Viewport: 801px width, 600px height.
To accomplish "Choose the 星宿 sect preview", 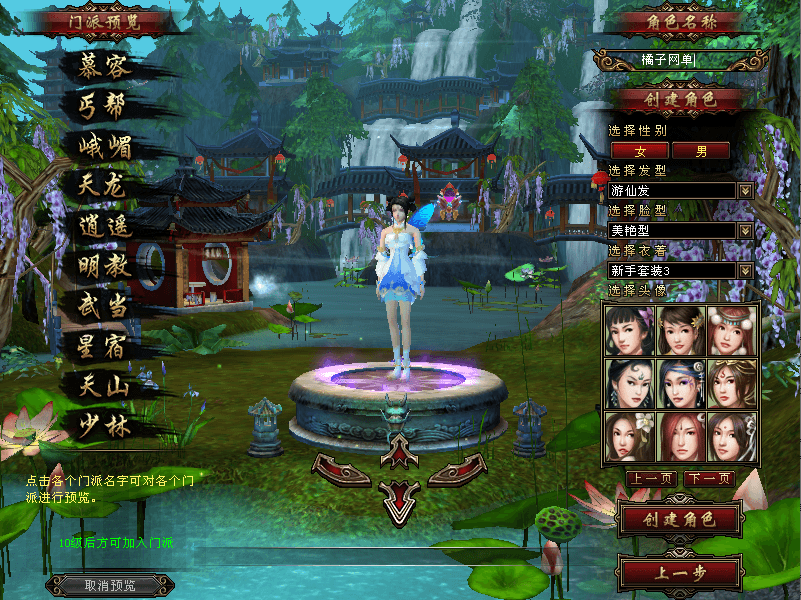I will [x=104, y=346].
